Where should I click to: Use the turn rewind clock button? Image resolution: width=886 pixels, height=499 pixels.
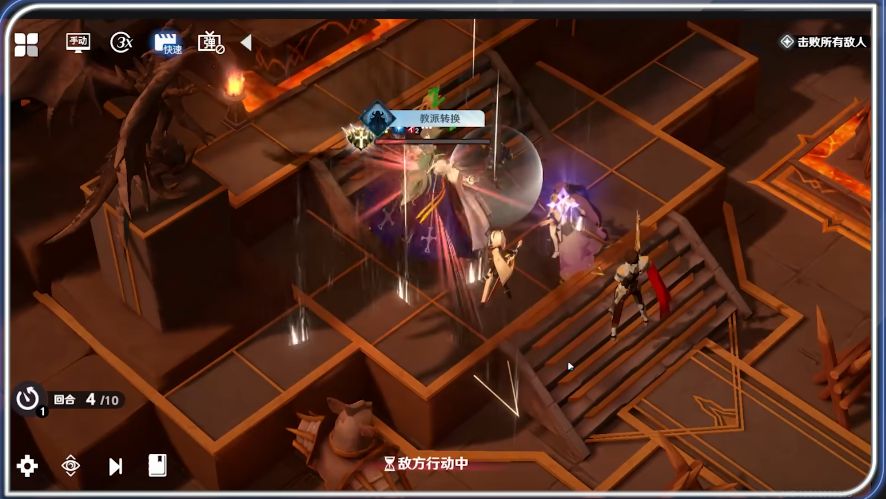coord(27,398)
